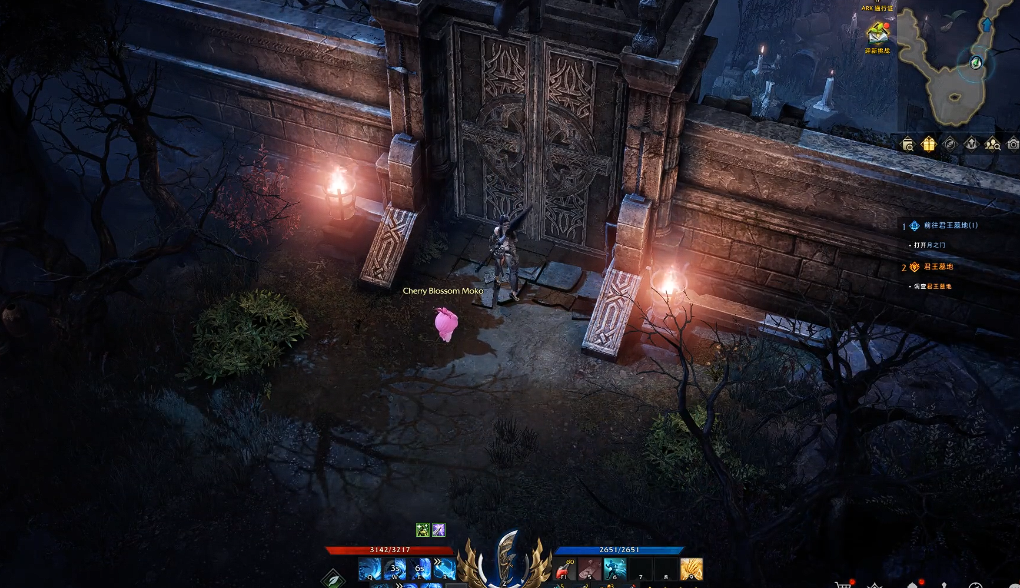Select the teal running figure item slot

click(615, 569)
